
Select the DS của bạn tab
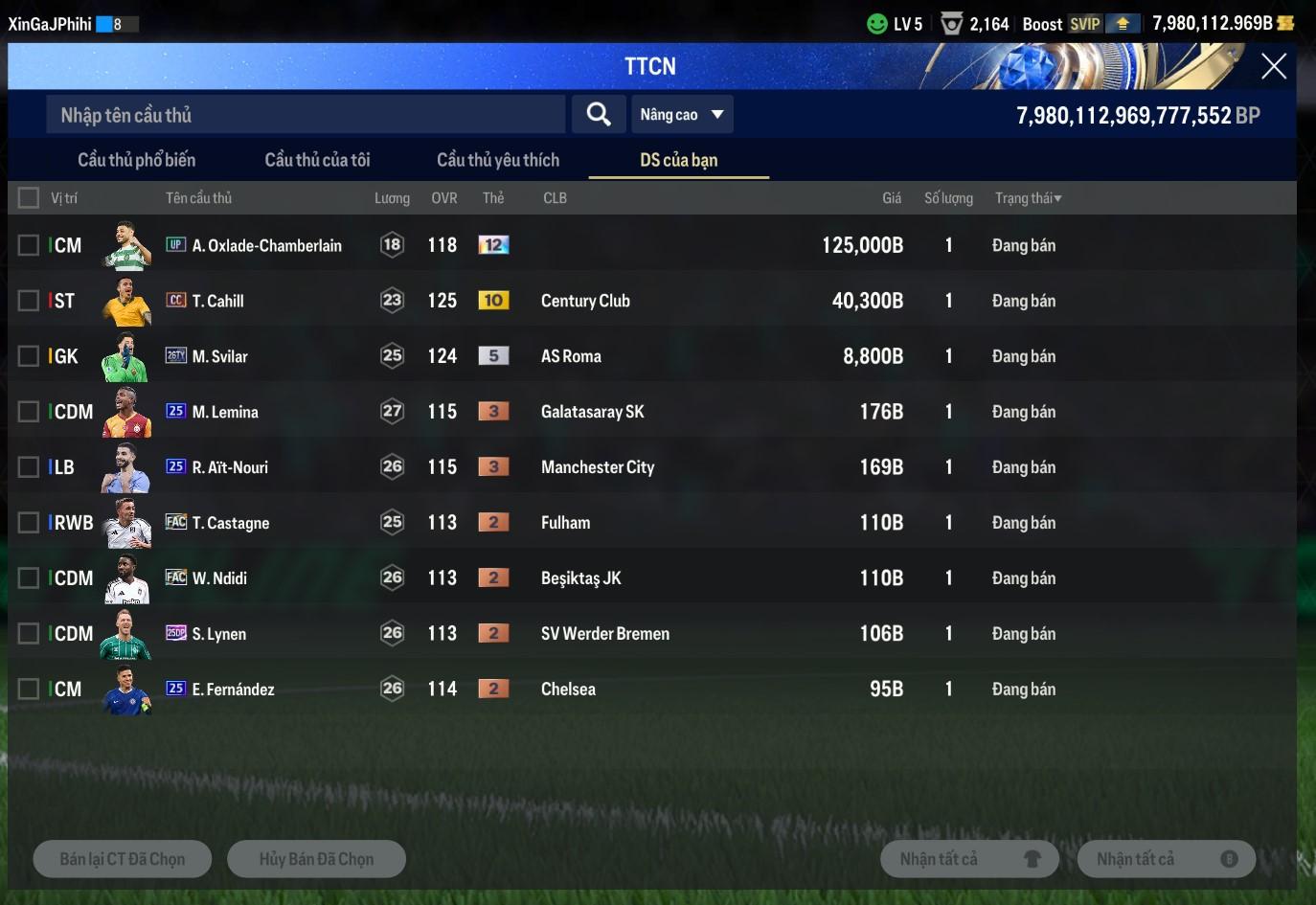pyautogui.click(x=678, y=160)
